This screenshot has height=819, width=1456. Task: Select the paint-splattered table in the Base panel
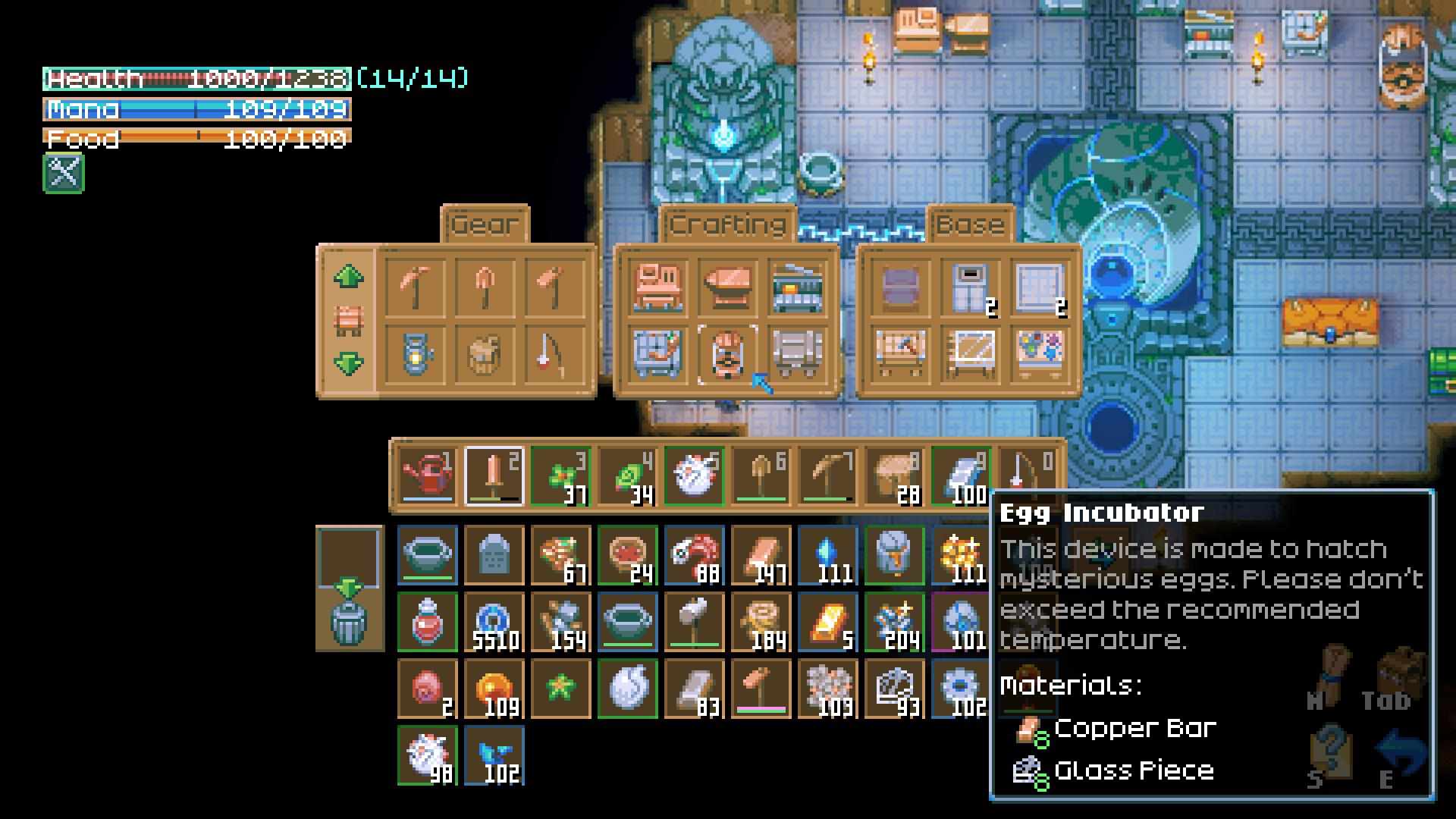point(1039,353)
